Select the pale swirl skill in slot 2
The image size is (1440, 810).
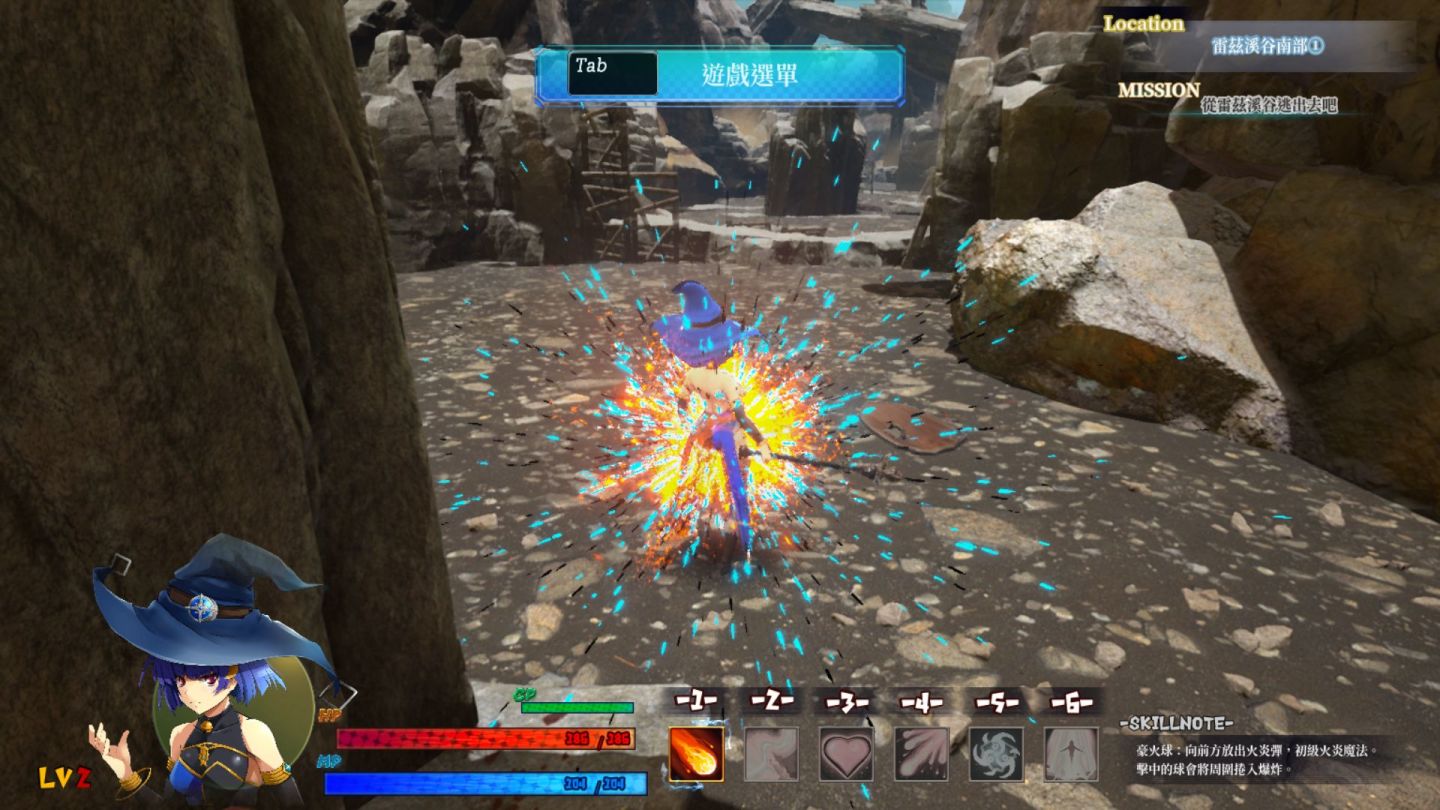tap(771, 753)
